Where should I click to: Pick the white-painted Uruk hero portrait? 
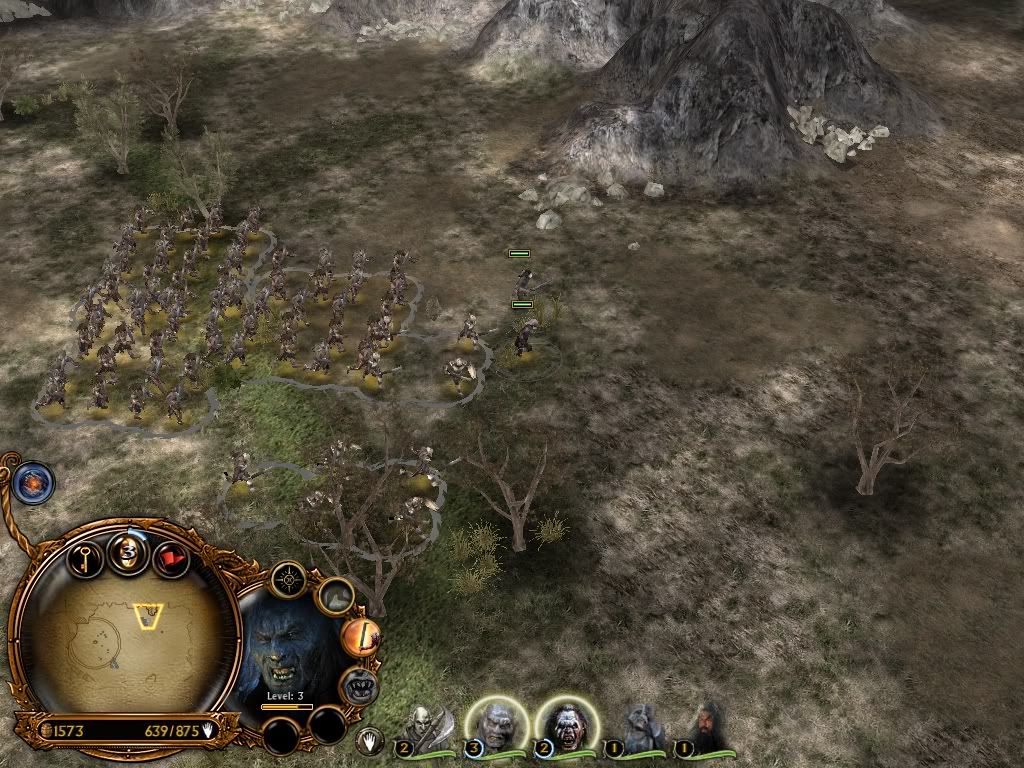(564, 726)
